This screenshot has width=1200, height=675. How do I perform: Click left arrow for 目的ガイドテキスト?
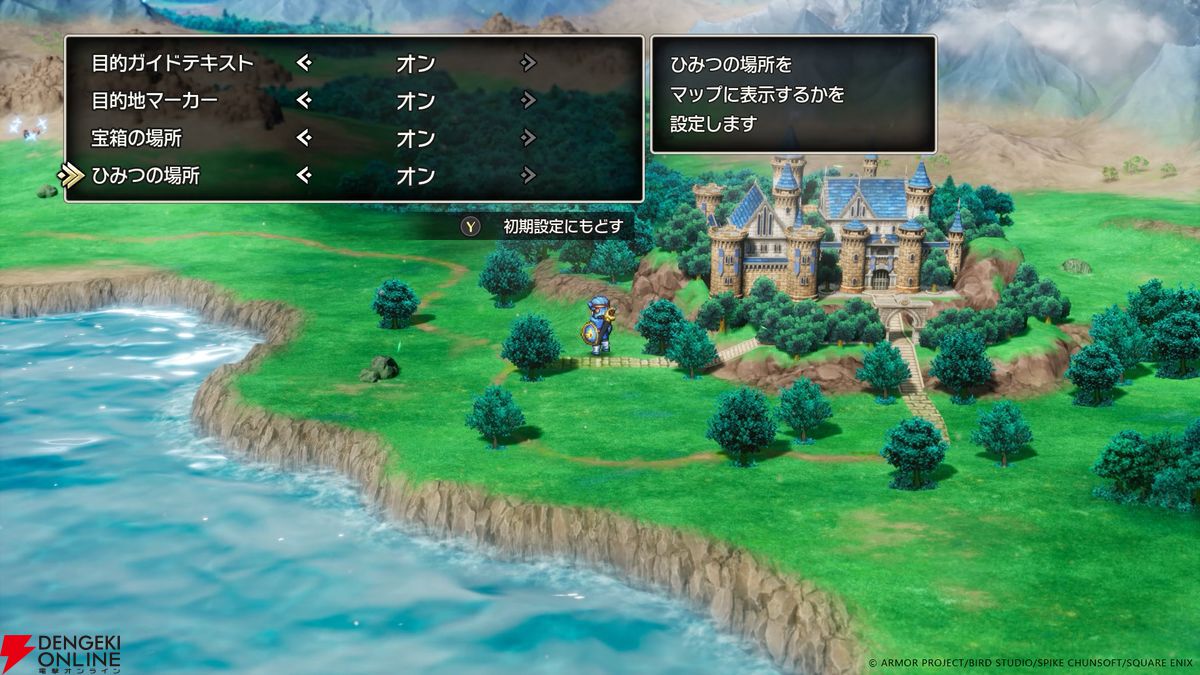click(x=304, y=63)
